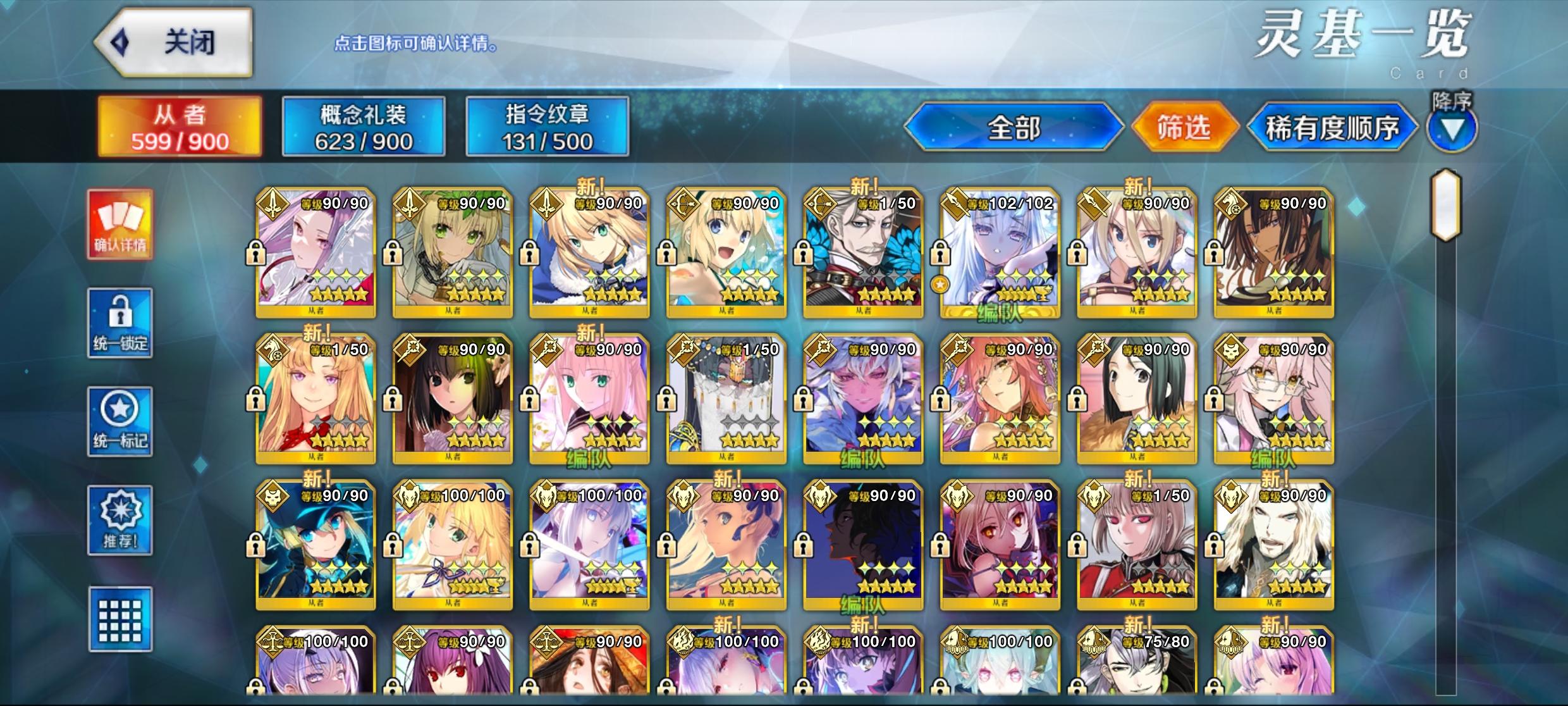Toggle the 降序 sort direction arrow
The width and height of the screenshot is (1568, 706).
click(1451, 131)
